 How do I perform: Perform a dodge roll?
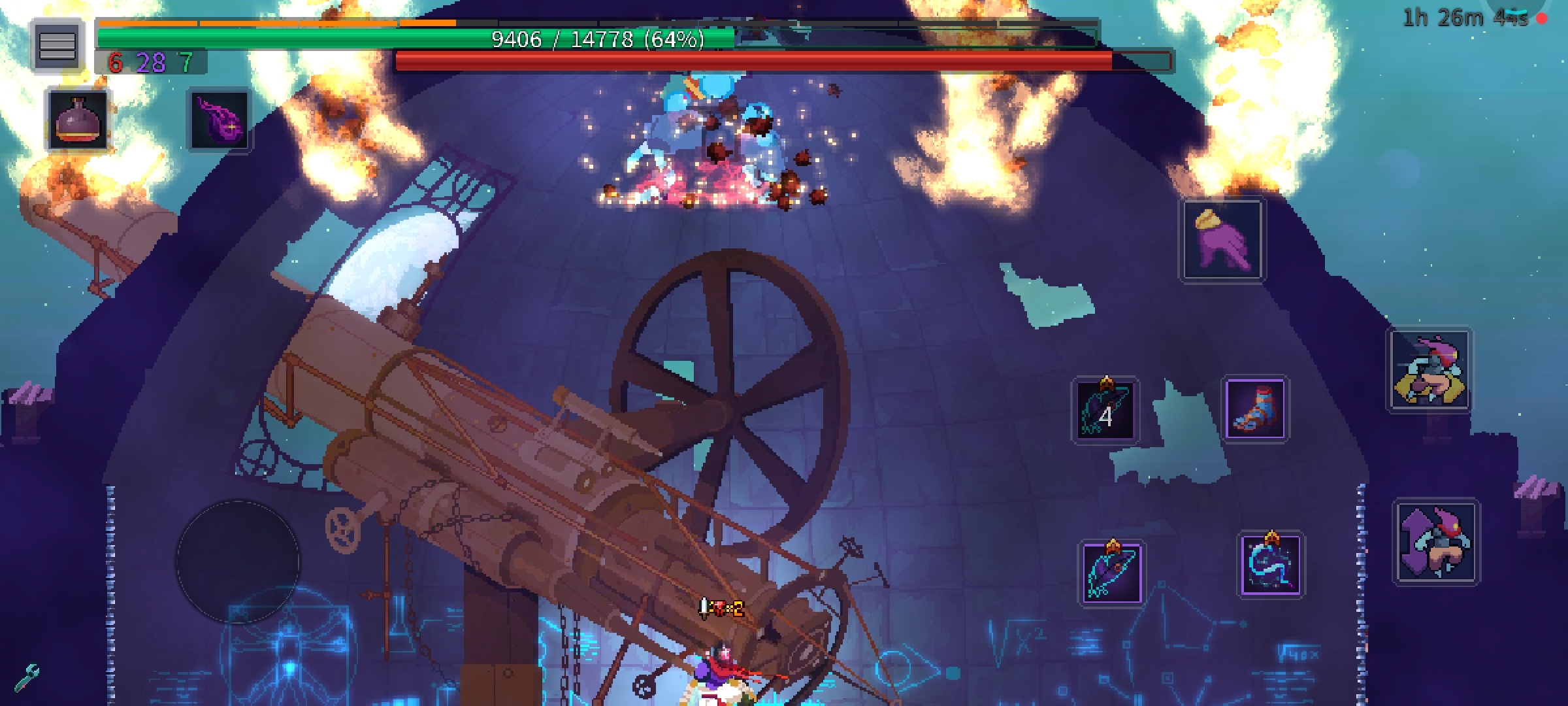pos(1430,370)
